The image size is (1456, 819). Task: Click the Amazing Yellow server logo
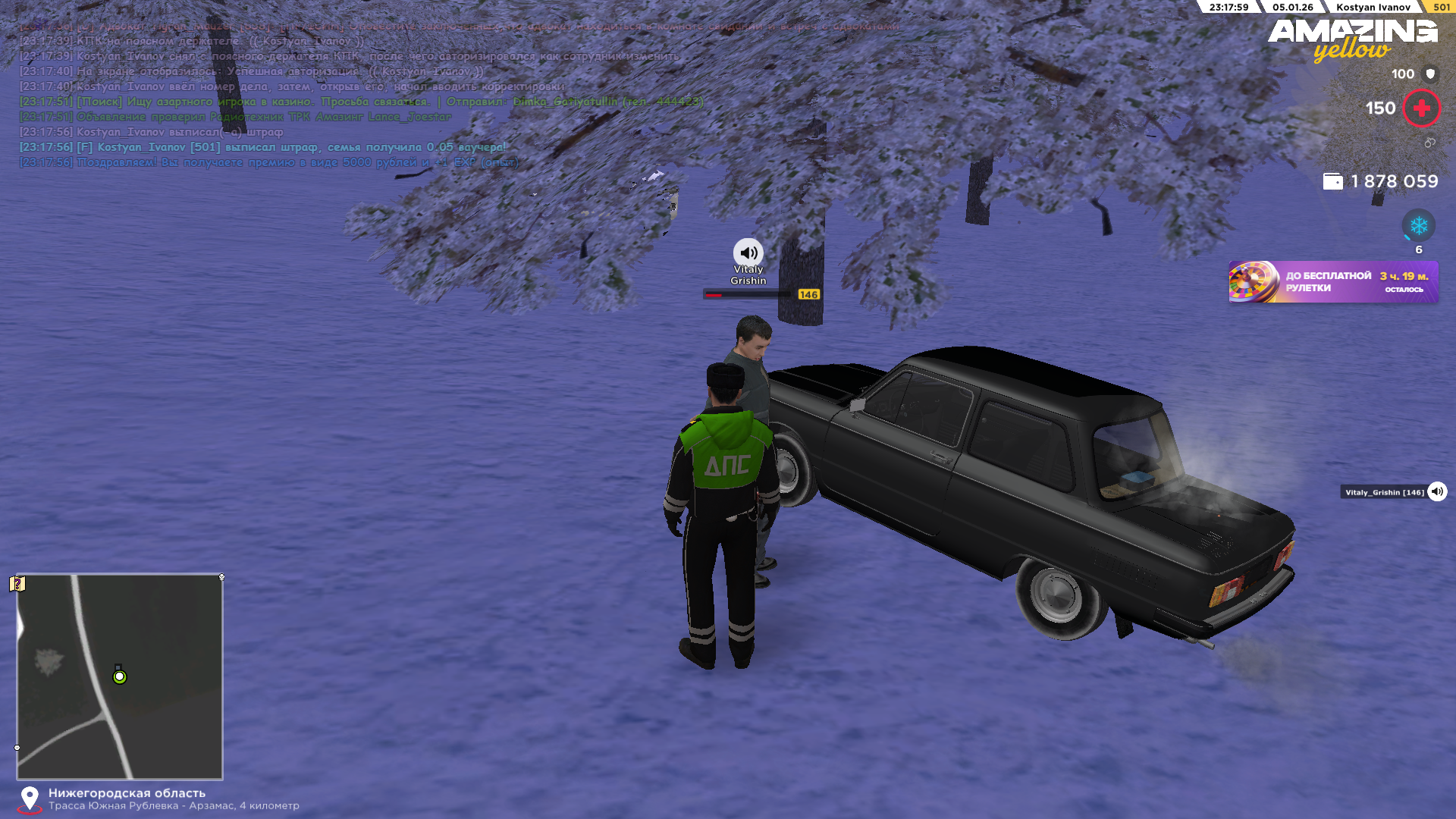point(1352,39)
